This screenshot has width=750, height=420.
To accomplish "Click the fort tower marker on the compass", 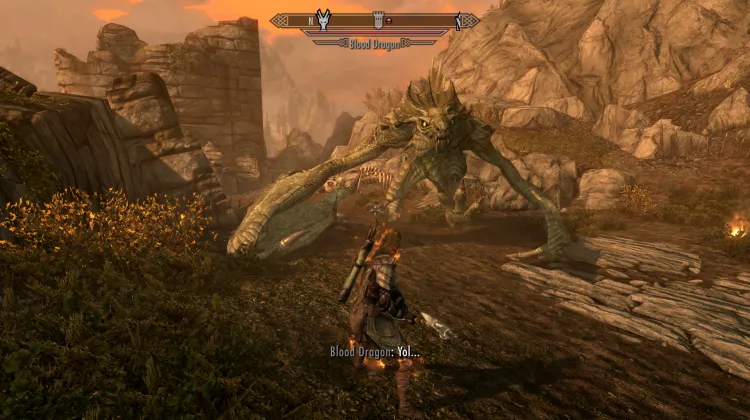I will point(377,19).
